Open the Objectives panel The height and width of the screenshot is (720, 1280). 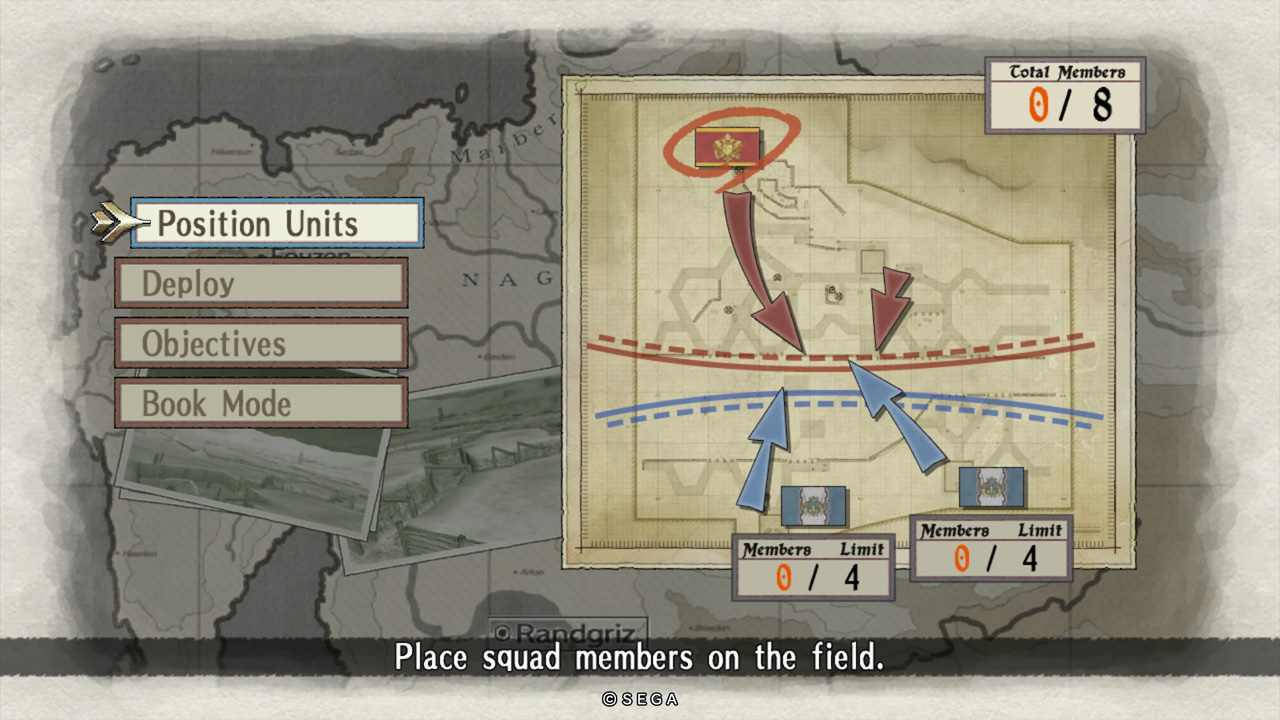point(260,343)
